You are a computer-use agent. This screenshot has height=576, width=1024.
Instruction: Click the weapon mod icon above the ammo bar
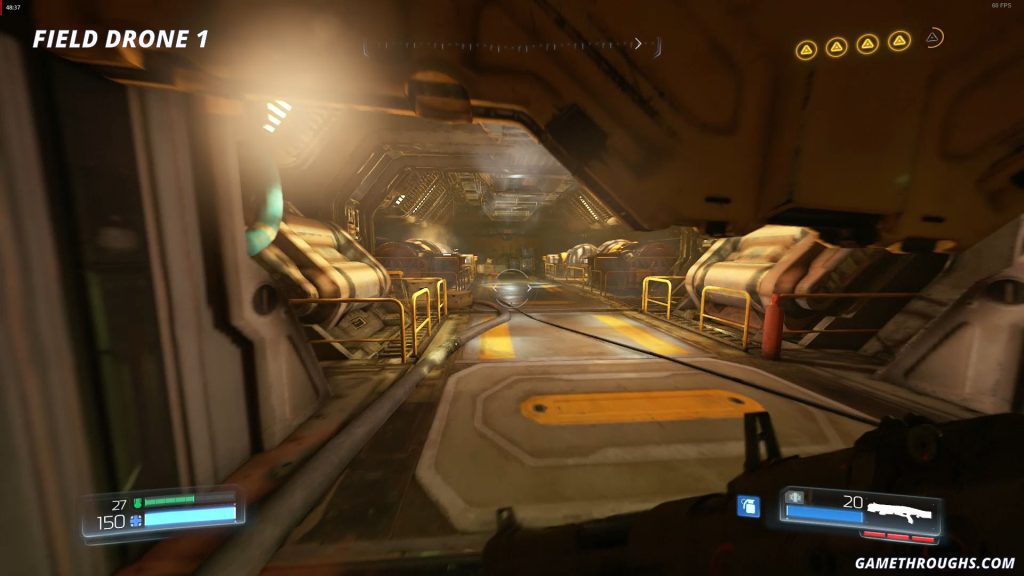pyautogui.click(x=796, y=497)
